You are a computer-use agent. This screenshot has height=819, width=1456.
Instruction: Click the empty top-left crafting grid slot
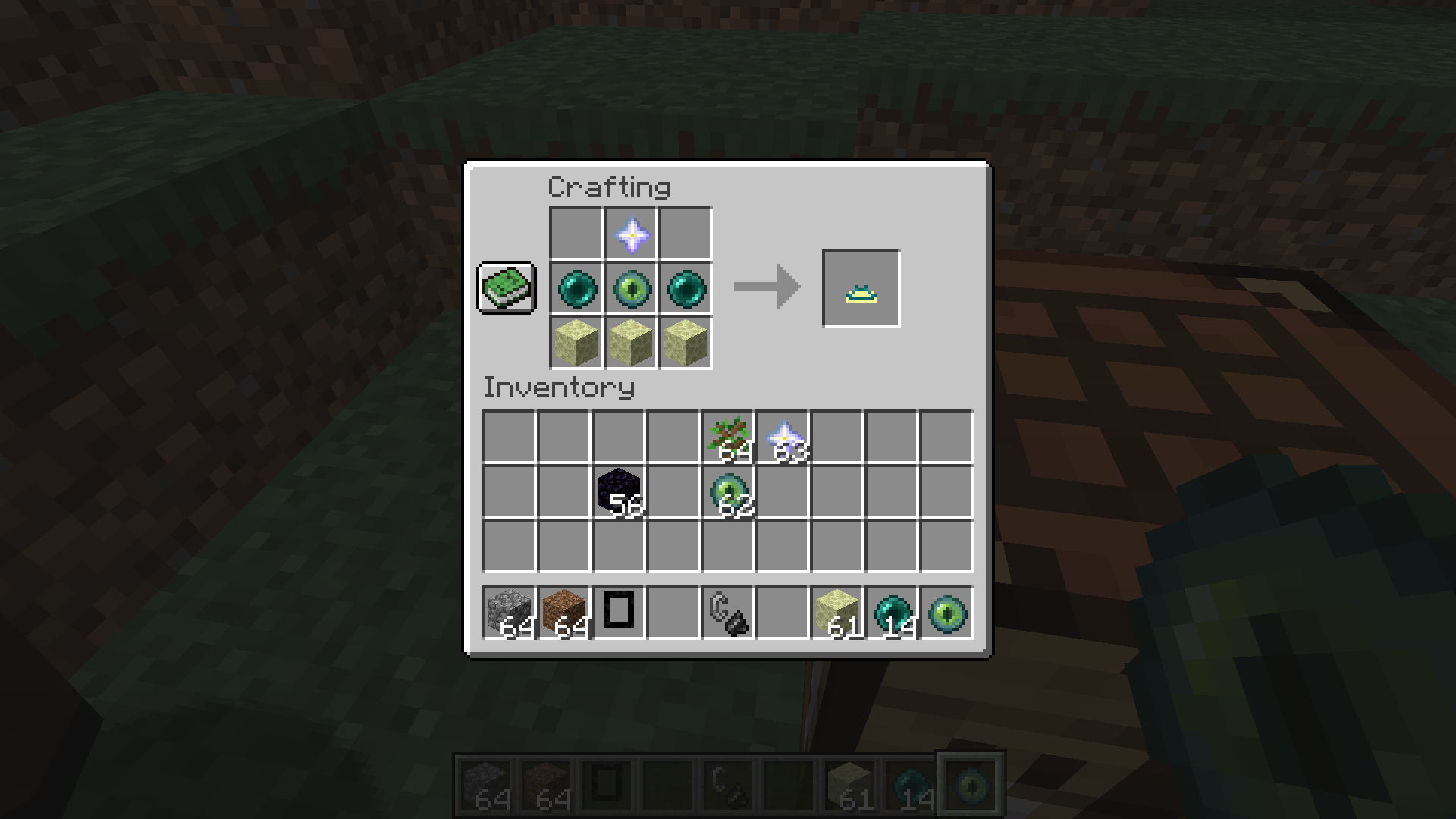click(x=575, y=234)
